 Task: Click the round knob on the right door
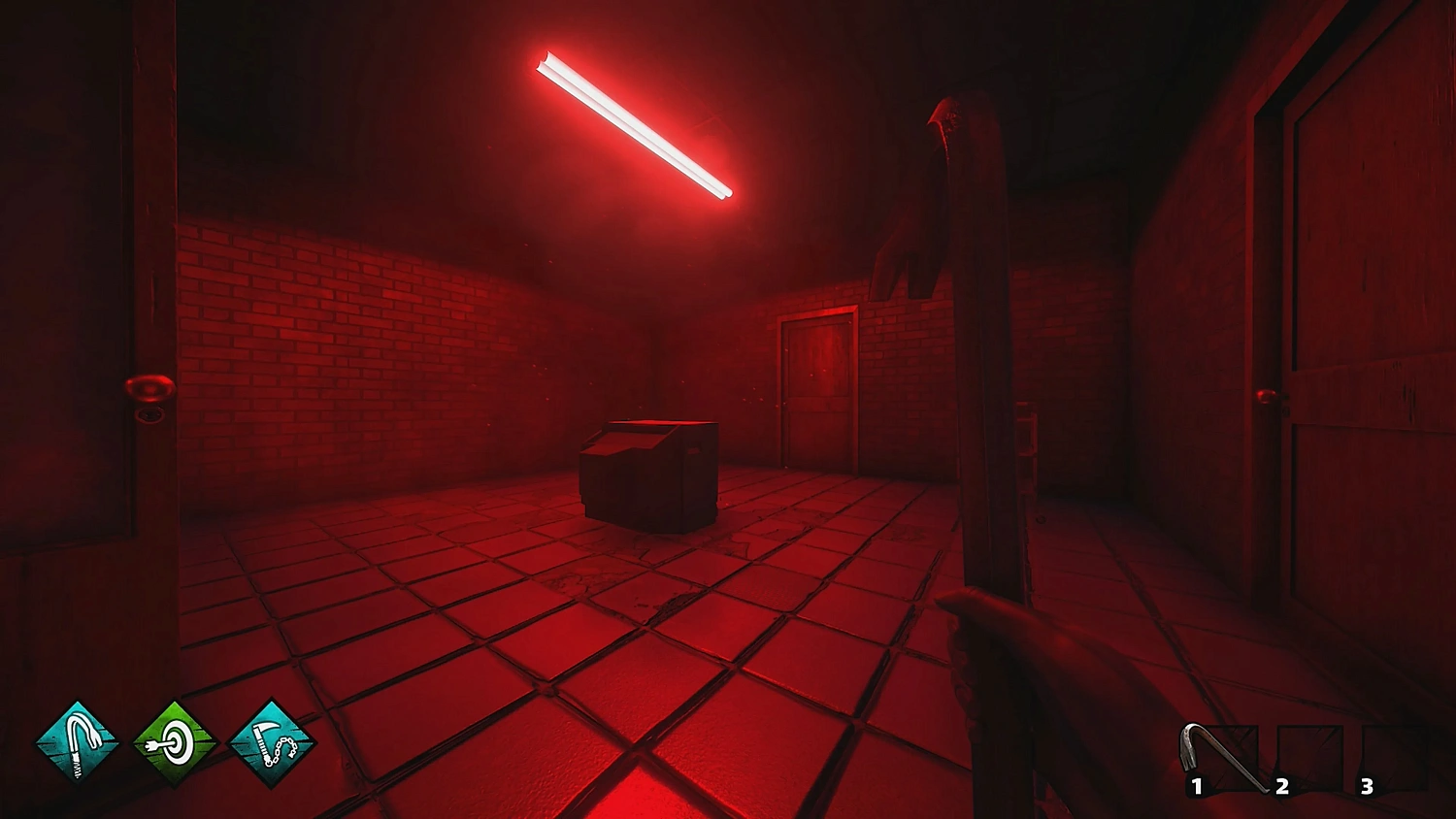click(x=1267, y=397)
